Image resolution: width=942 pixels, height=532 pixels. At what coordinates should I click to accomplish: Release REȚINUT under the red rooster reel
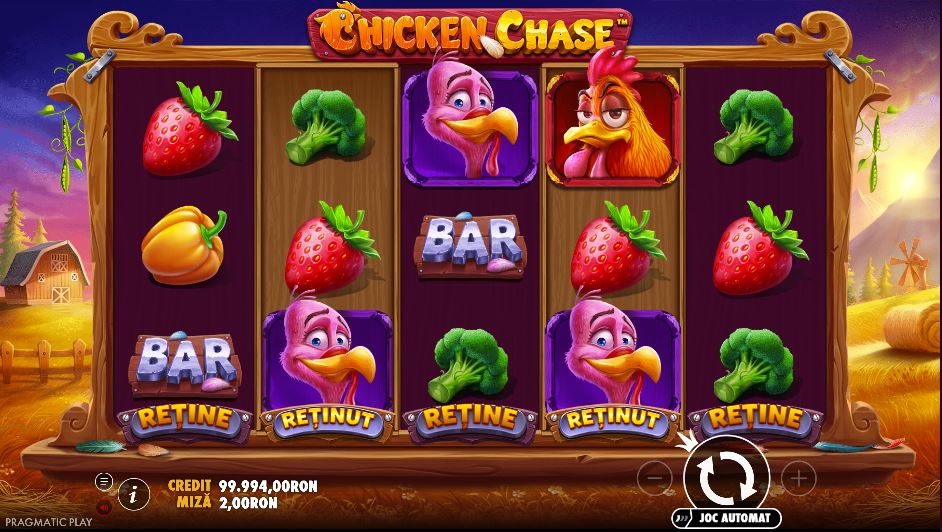click(613, 419)
